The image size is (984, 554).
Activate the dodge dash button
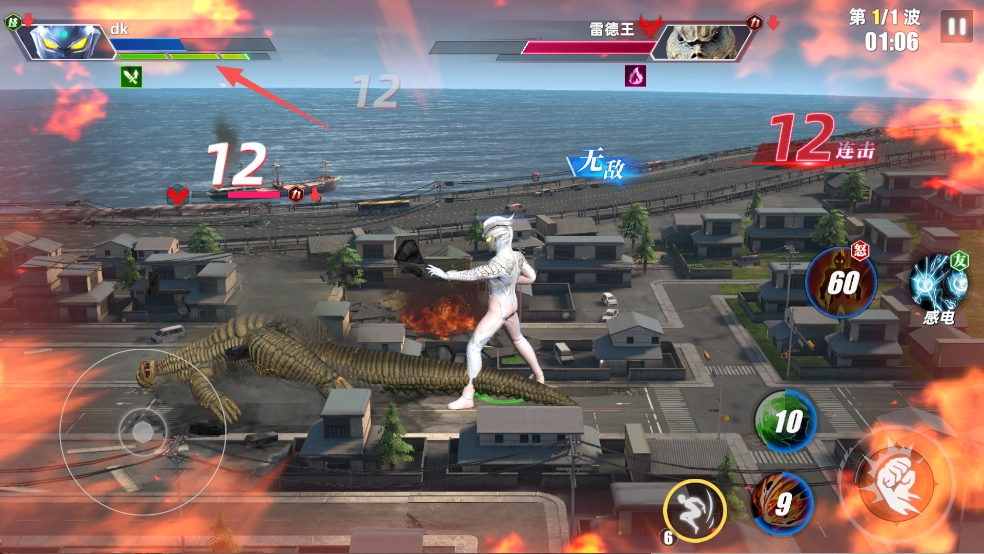[x=693, y=510]
